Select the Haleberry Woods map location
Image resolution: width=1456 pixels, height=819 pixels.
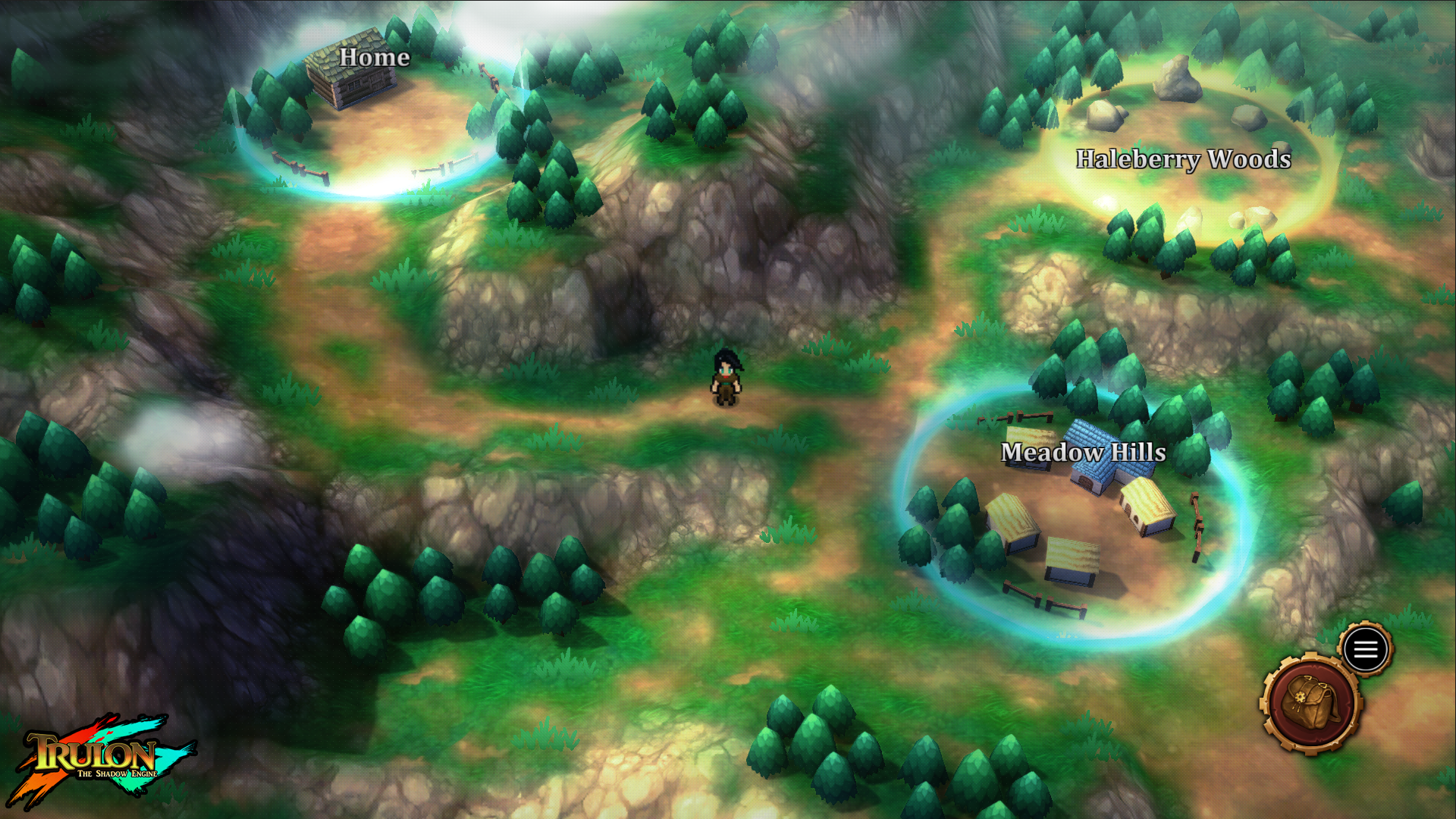click(x=1182, y=159)
